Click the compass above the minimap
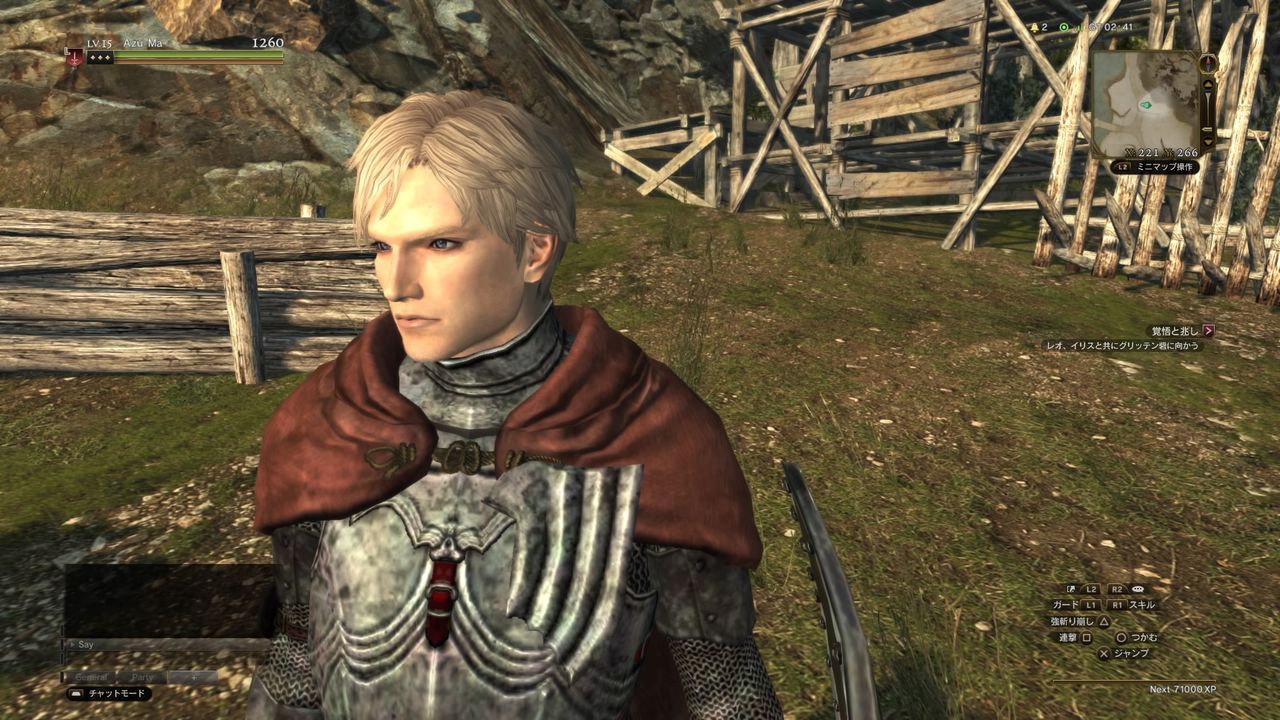This screenshot has width=1280, height=720. [1208, 63]
